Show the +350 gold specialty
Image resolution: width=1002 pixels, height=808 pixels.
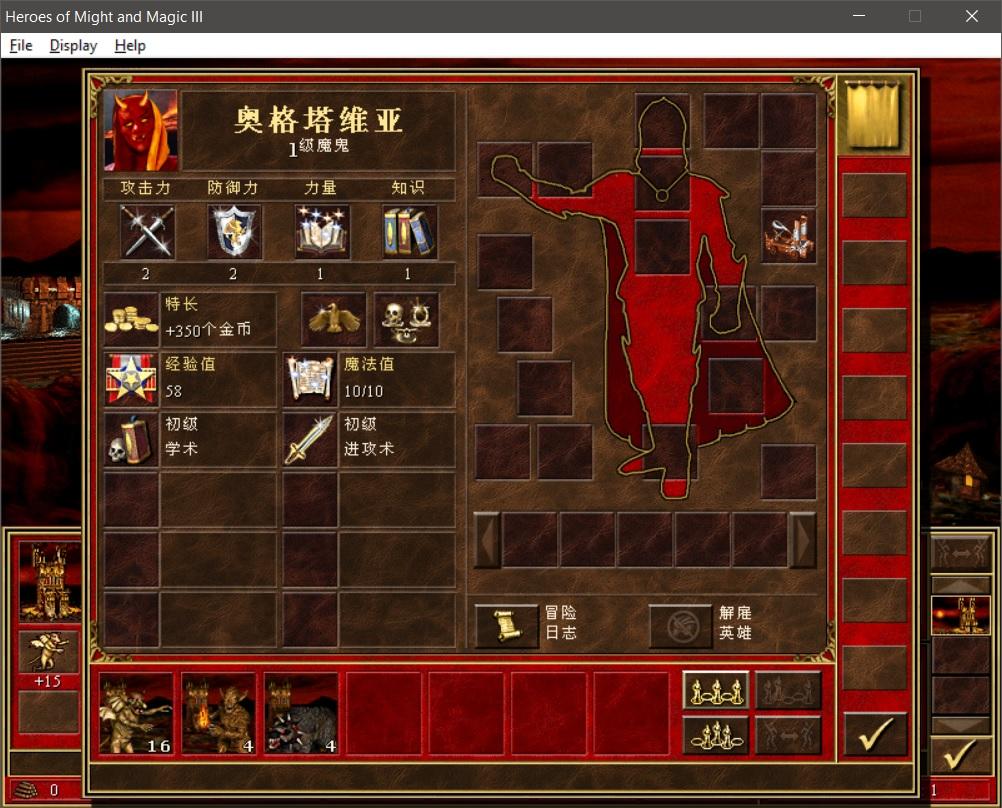point(132,319)
